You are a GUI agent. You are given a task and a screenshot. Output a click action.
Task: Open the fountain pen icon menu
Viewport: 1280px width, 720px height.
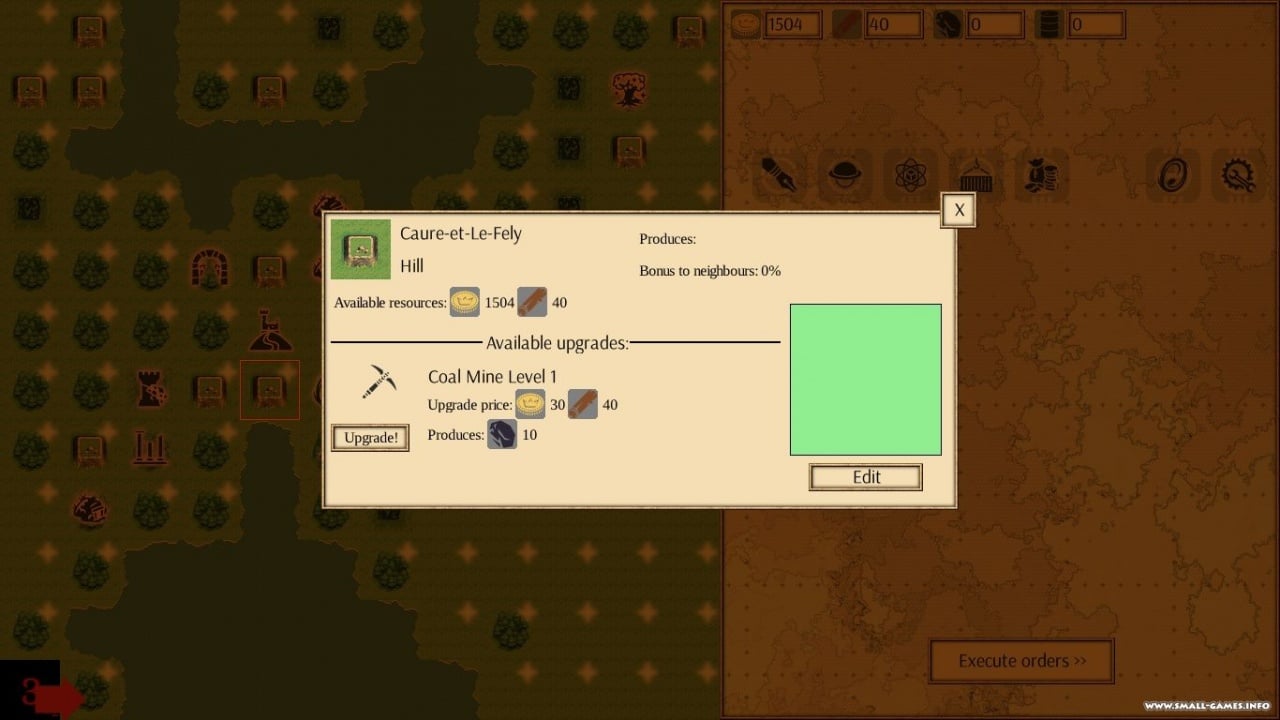click(778, 175)
